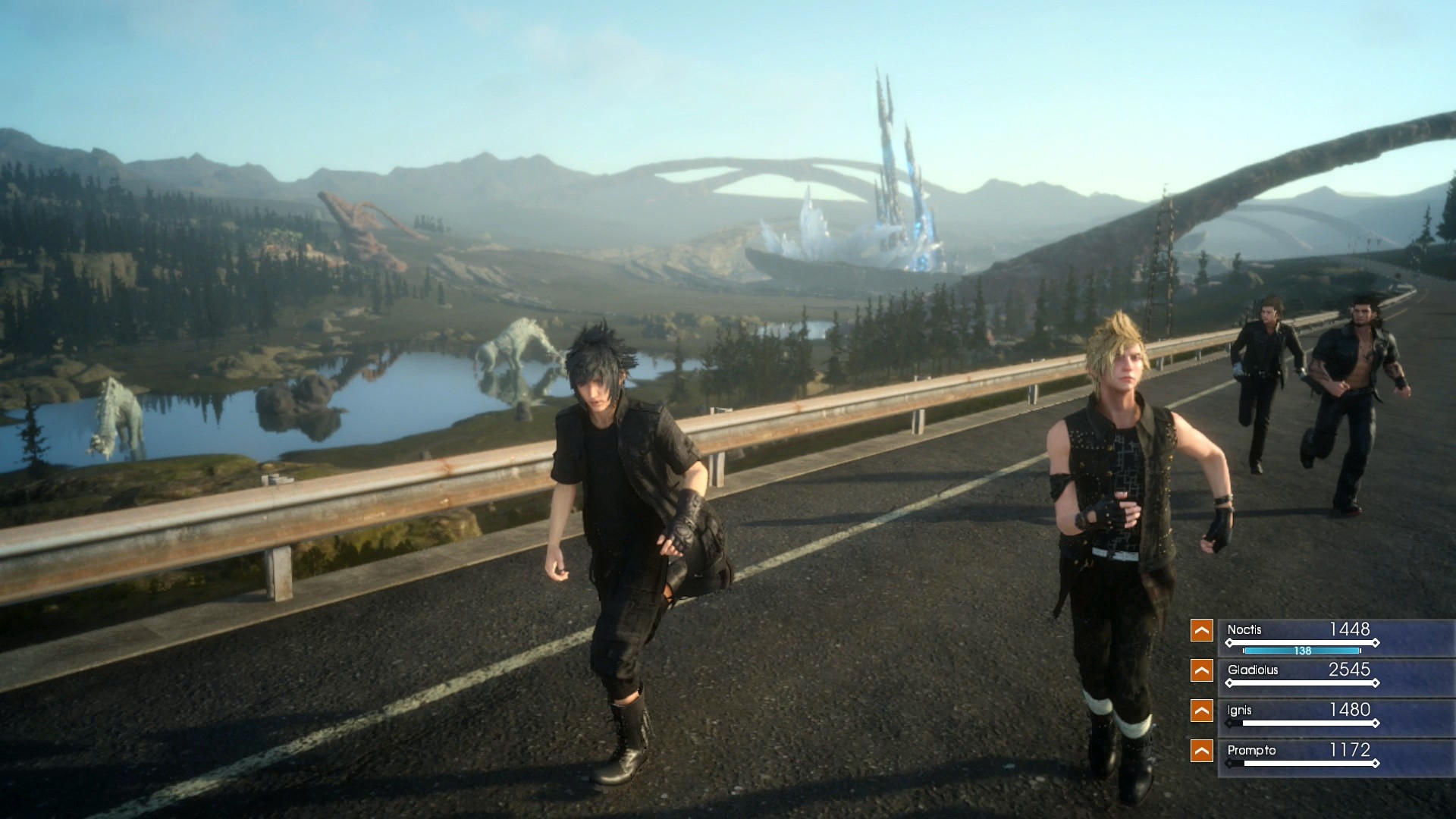Image resolution: width=1456 pixels, height=819 pixels.
Task: Click the orange chevron icon beside Noctis
Action: pyautogui.click(x=1202, y=630)
